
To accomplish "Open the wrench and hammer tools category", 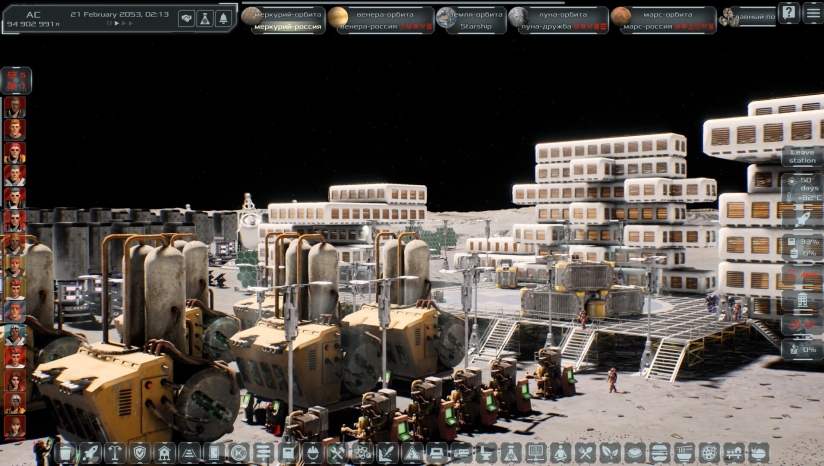I will tap(336, 453).
